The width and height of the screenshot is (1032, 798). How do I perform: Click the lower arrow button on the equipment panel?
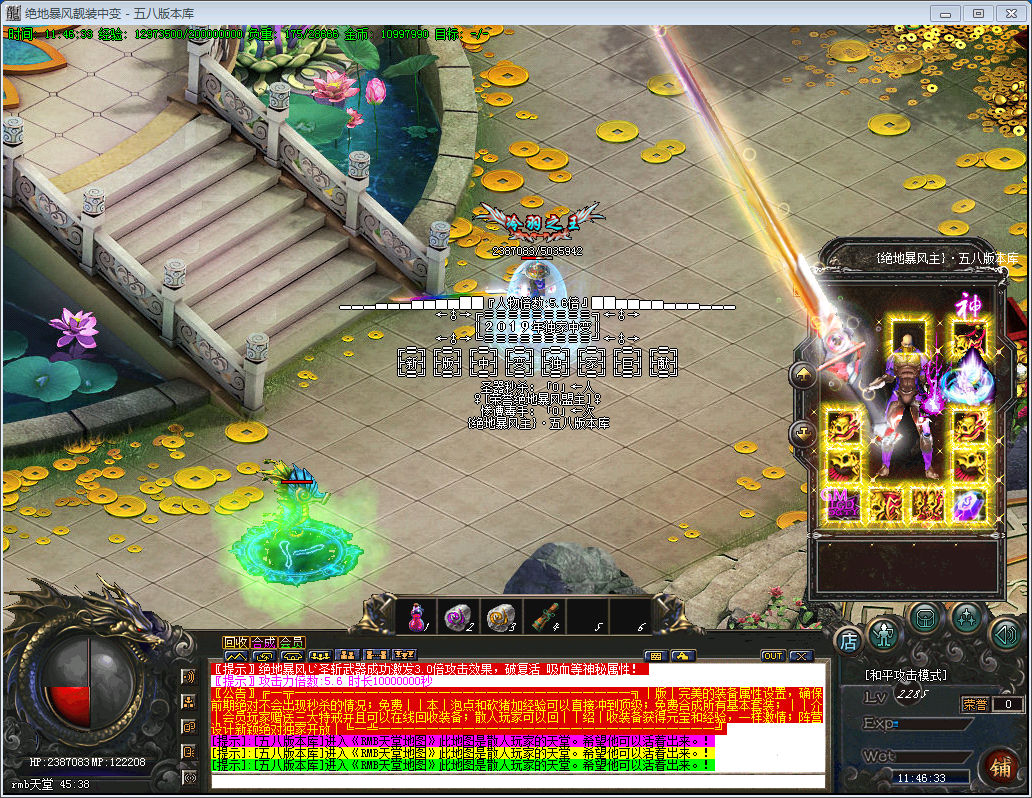804,433
